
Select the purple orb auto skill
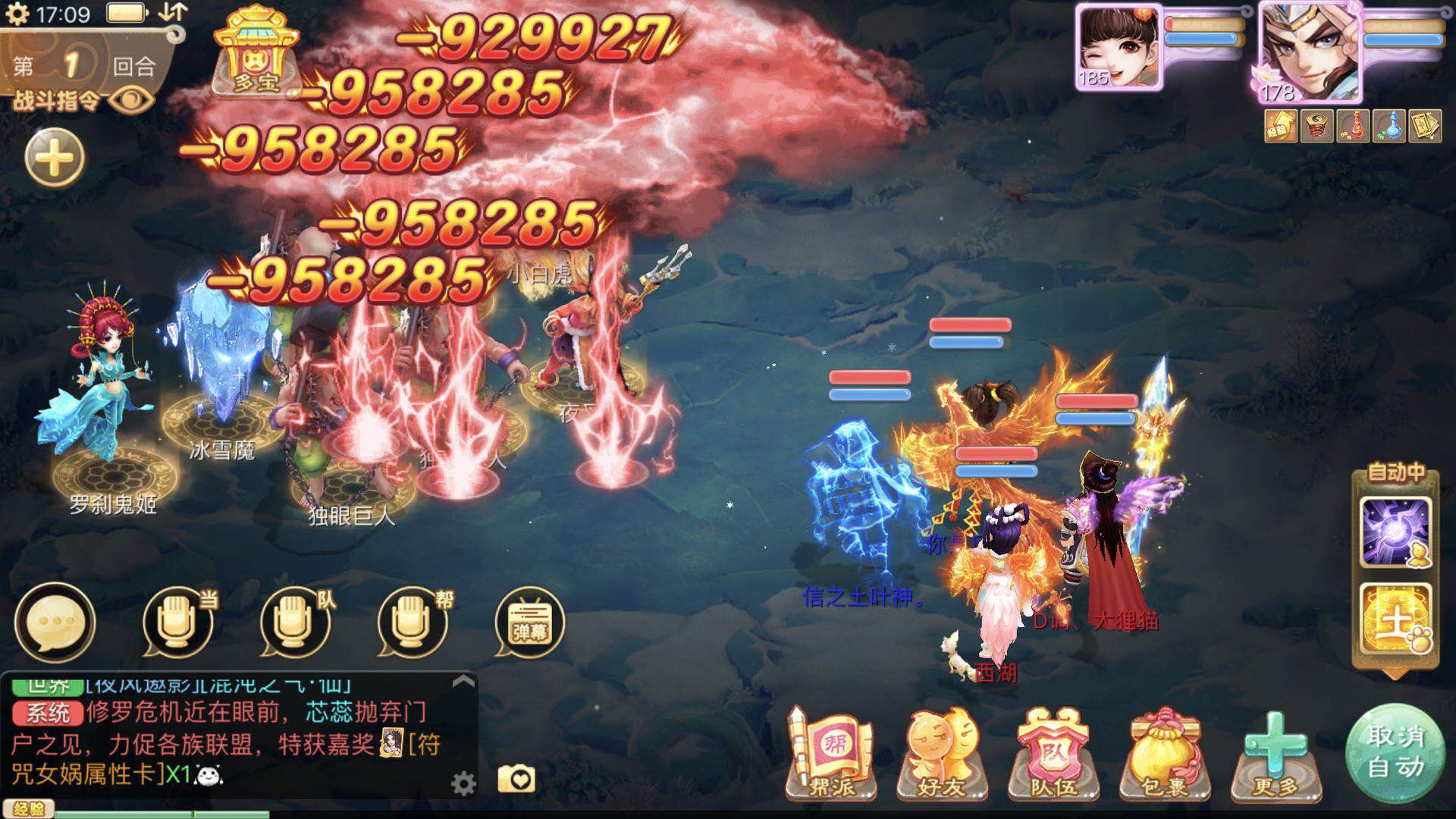click(1395, 532)
